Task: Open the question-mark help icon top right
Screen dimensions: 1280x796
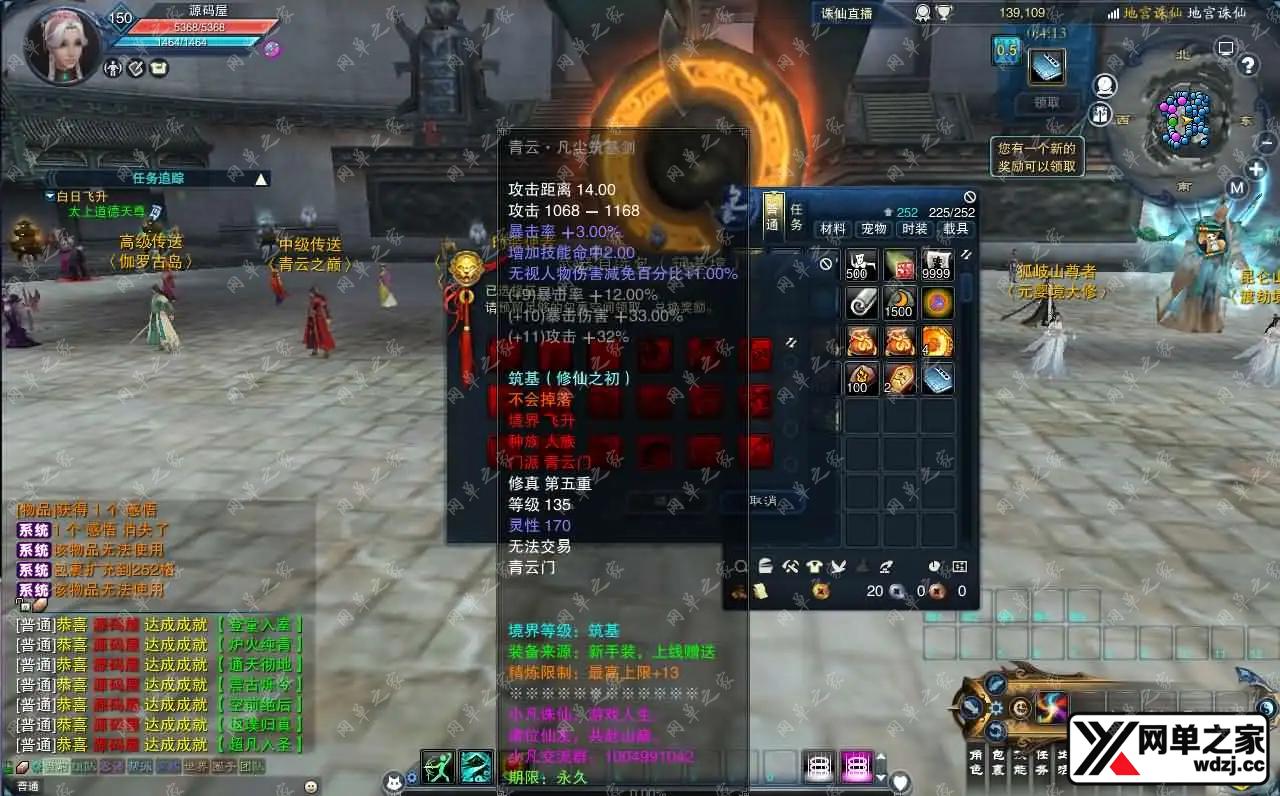Action: pyautogui.click(x=1247, y=66)
